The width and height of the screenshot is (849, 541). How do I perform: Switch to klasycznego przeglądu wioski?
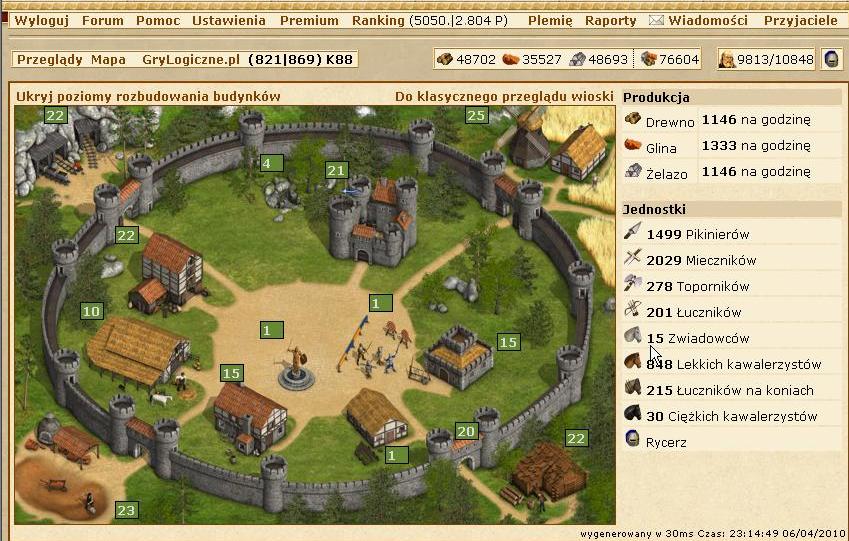[x=502, y=97]
